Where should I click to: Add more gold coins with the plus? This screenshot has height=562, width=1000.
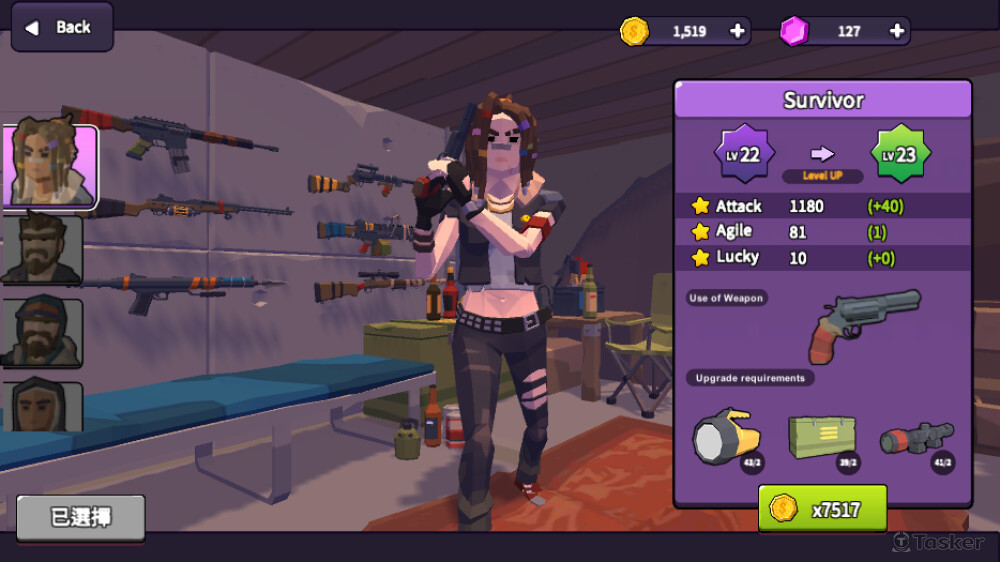[x=738, y=31]
